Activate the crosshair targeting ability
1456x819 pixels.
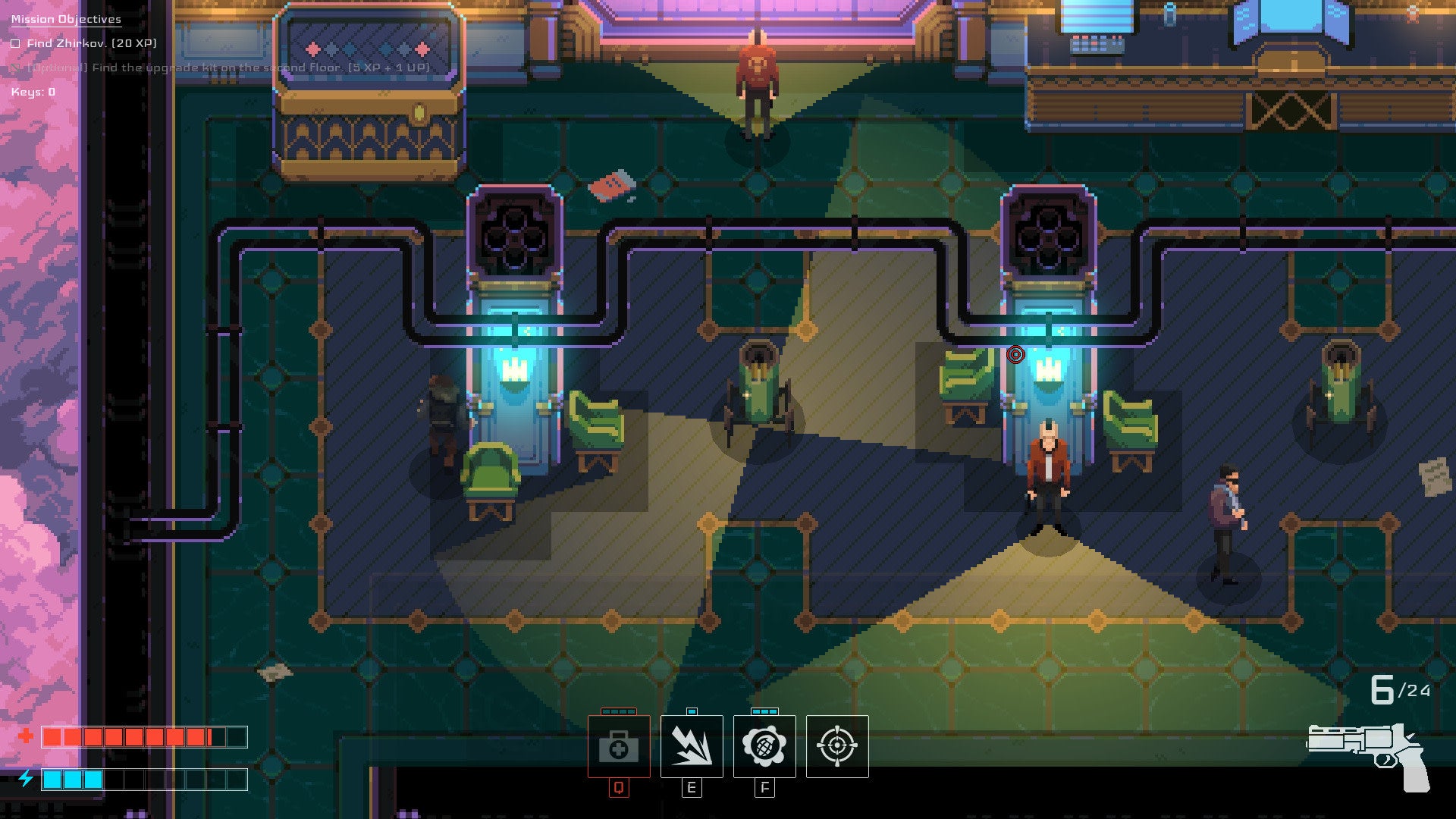pyautogui.click(x=837, y=747)
